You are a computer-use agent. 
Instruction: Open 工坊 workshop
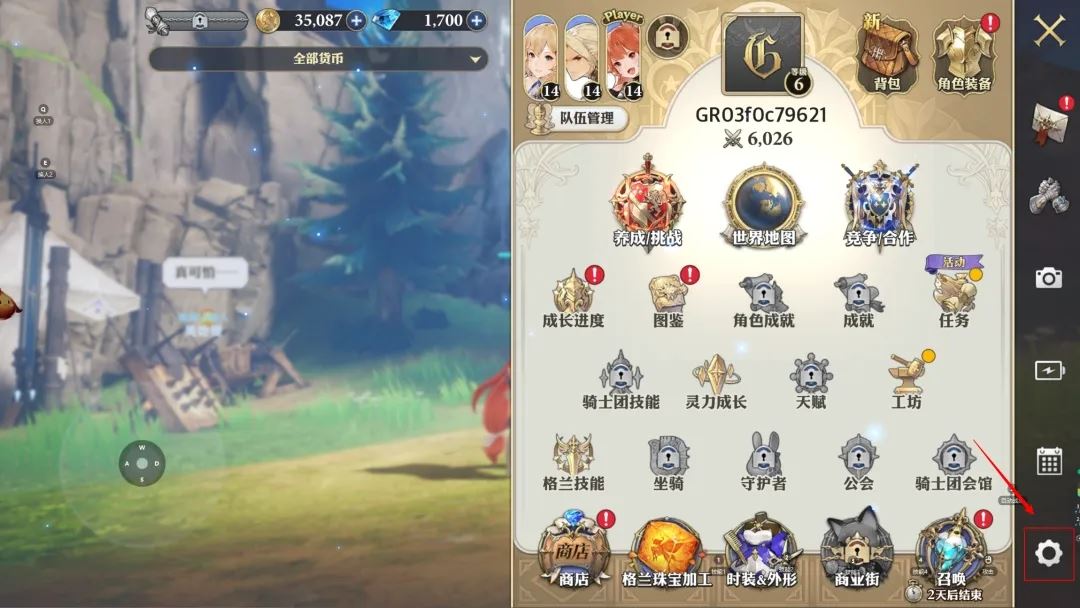[906, 382]
